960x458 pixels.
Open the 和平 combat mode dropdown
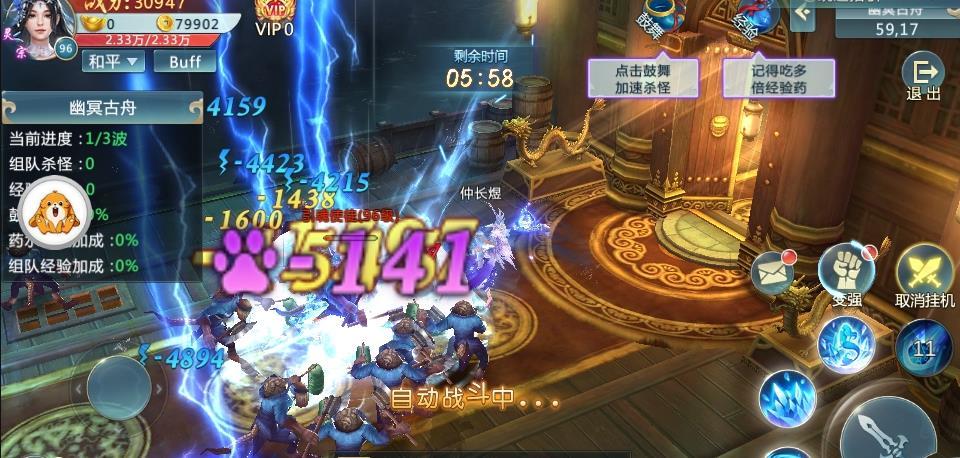coord(113,61)
